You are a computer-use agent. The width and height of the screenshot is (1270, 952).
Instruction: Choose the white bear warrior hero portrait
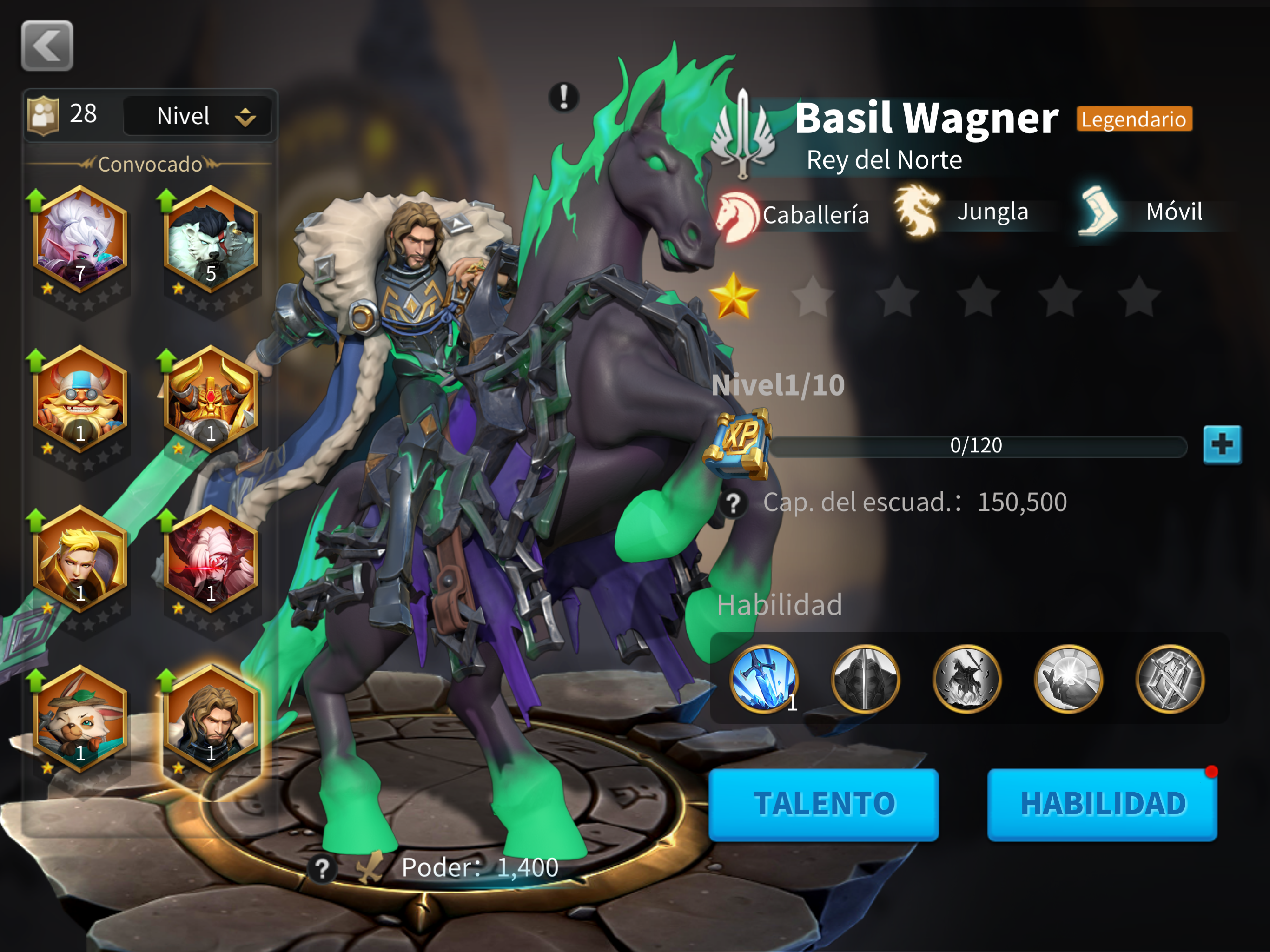pos(211,239)
